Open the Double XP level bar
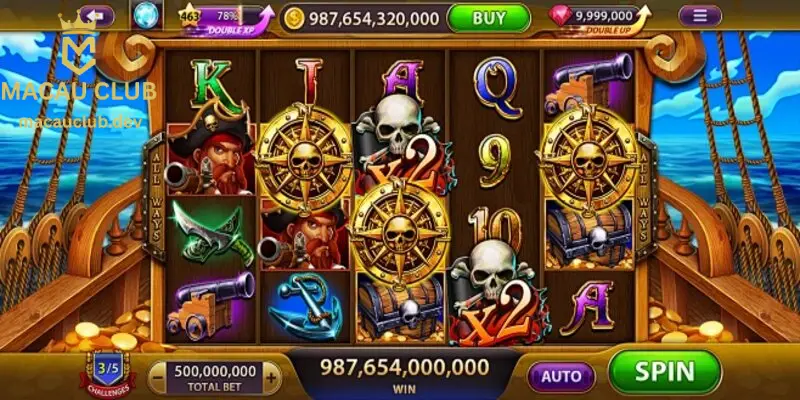 225,18
